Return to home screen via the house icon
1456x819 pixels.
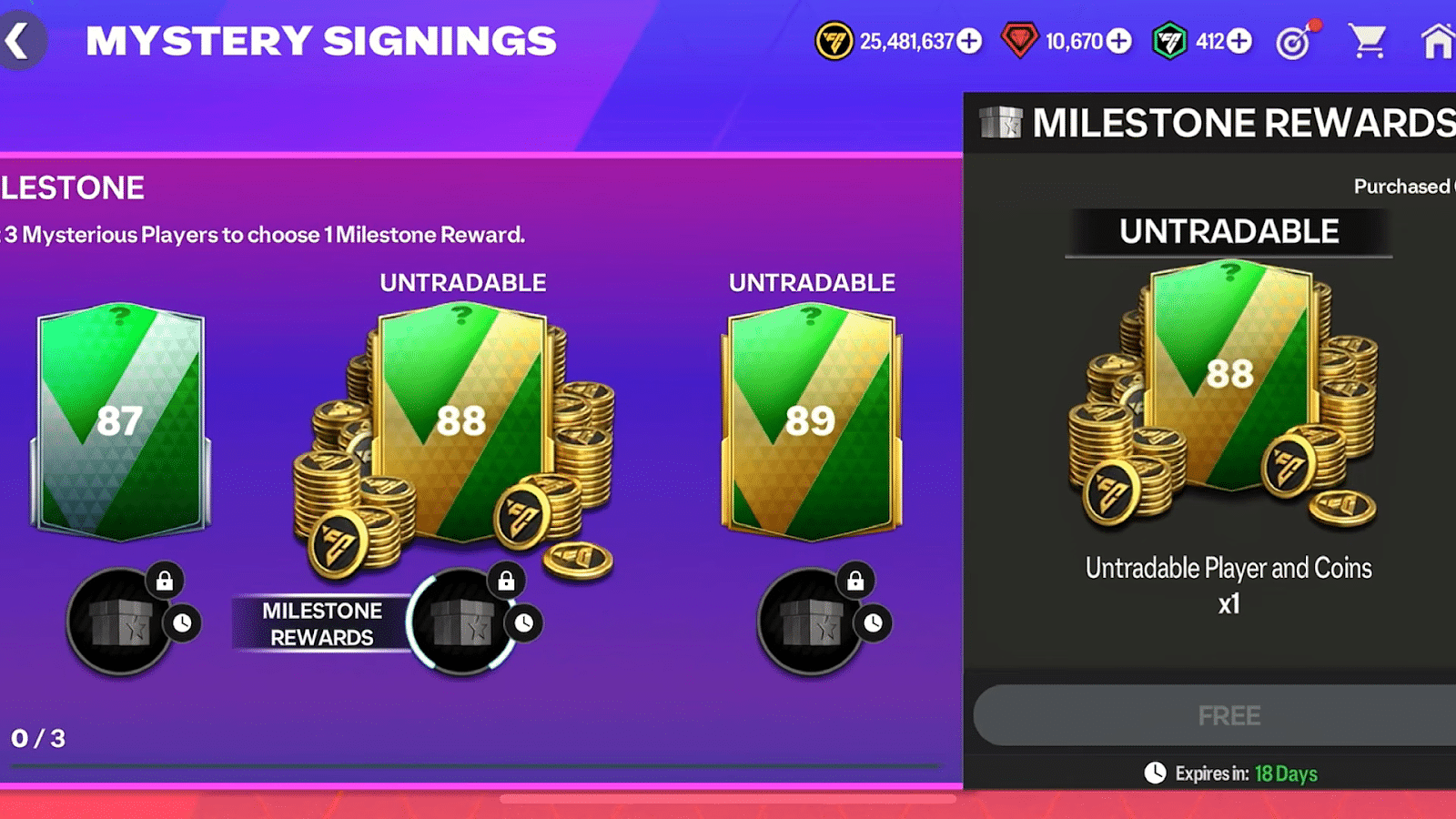point(1440,42)
